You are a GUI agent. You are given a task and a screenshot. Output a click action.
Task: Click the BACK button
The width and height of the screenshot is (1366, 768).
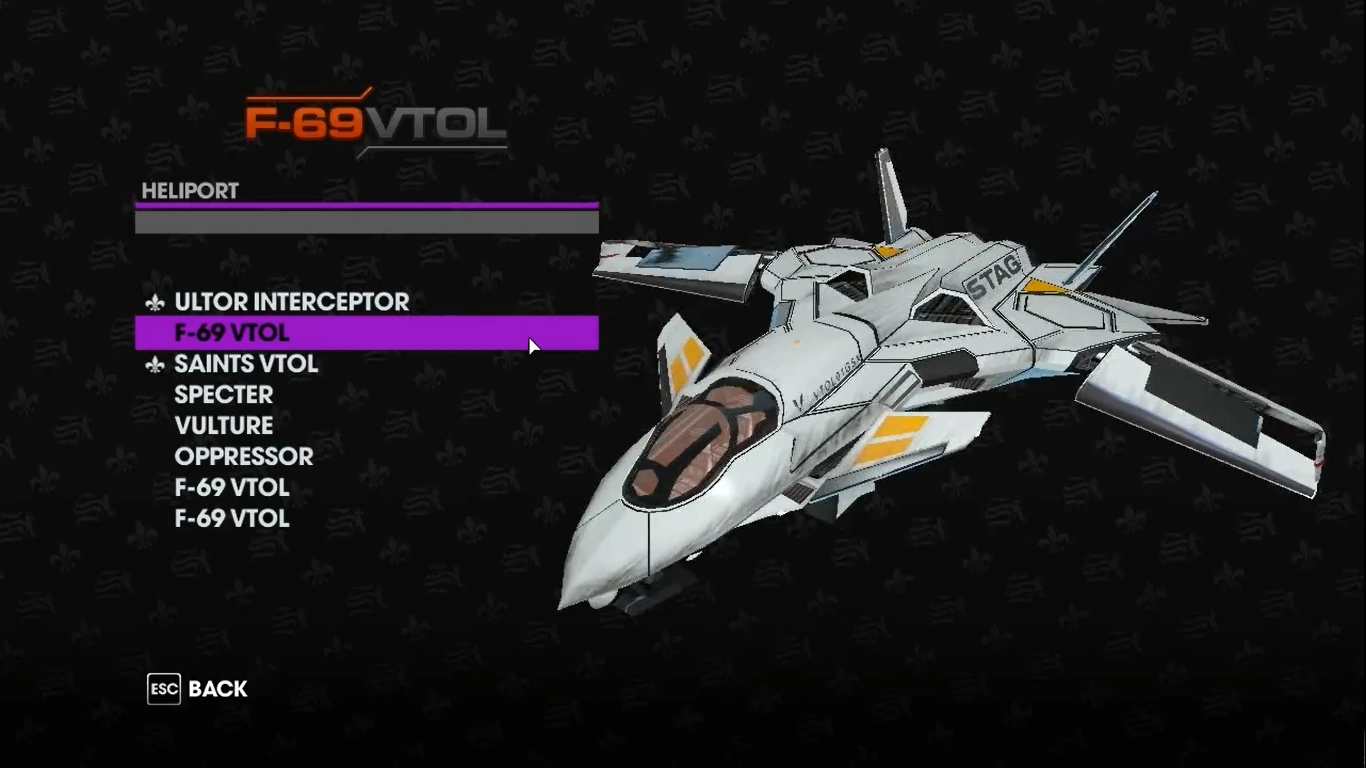click(x=216, y=689)
